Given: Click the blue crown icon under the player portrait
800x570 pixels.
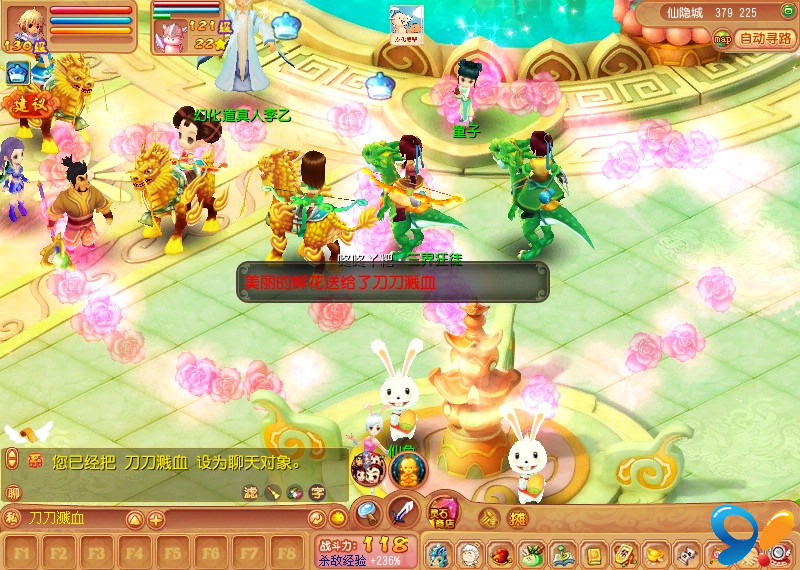Looking at the screenshot, I should [x=18, y=72].
